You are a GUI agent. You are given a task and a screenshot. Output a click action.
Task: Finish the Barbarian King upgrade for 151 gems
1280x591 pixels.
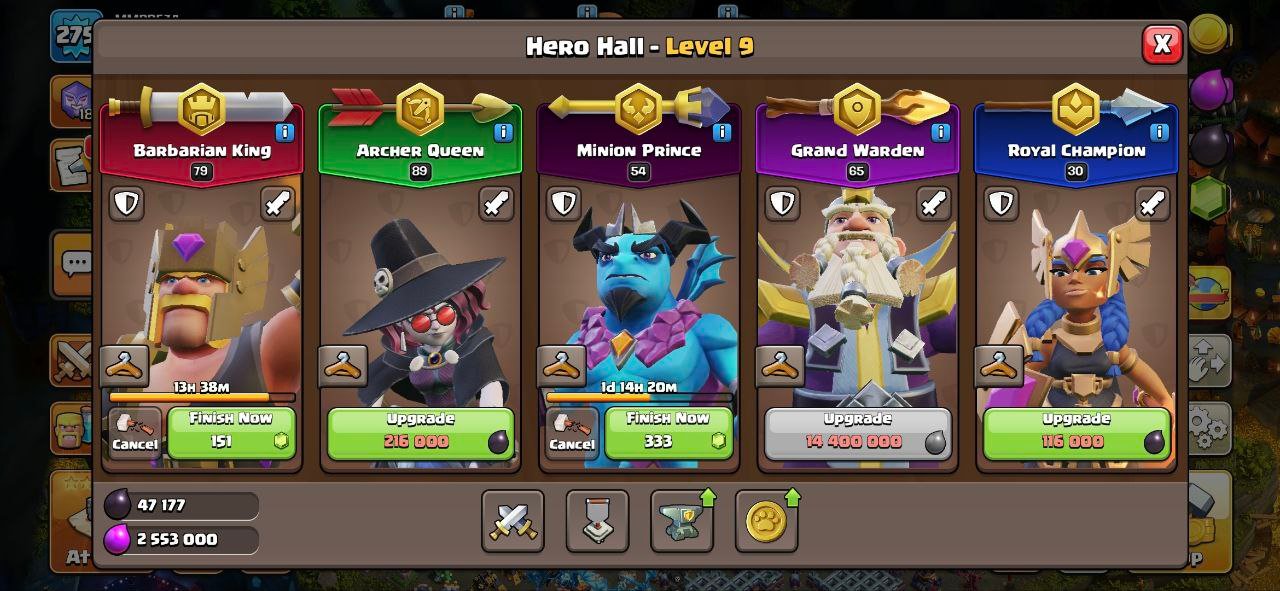231,432
